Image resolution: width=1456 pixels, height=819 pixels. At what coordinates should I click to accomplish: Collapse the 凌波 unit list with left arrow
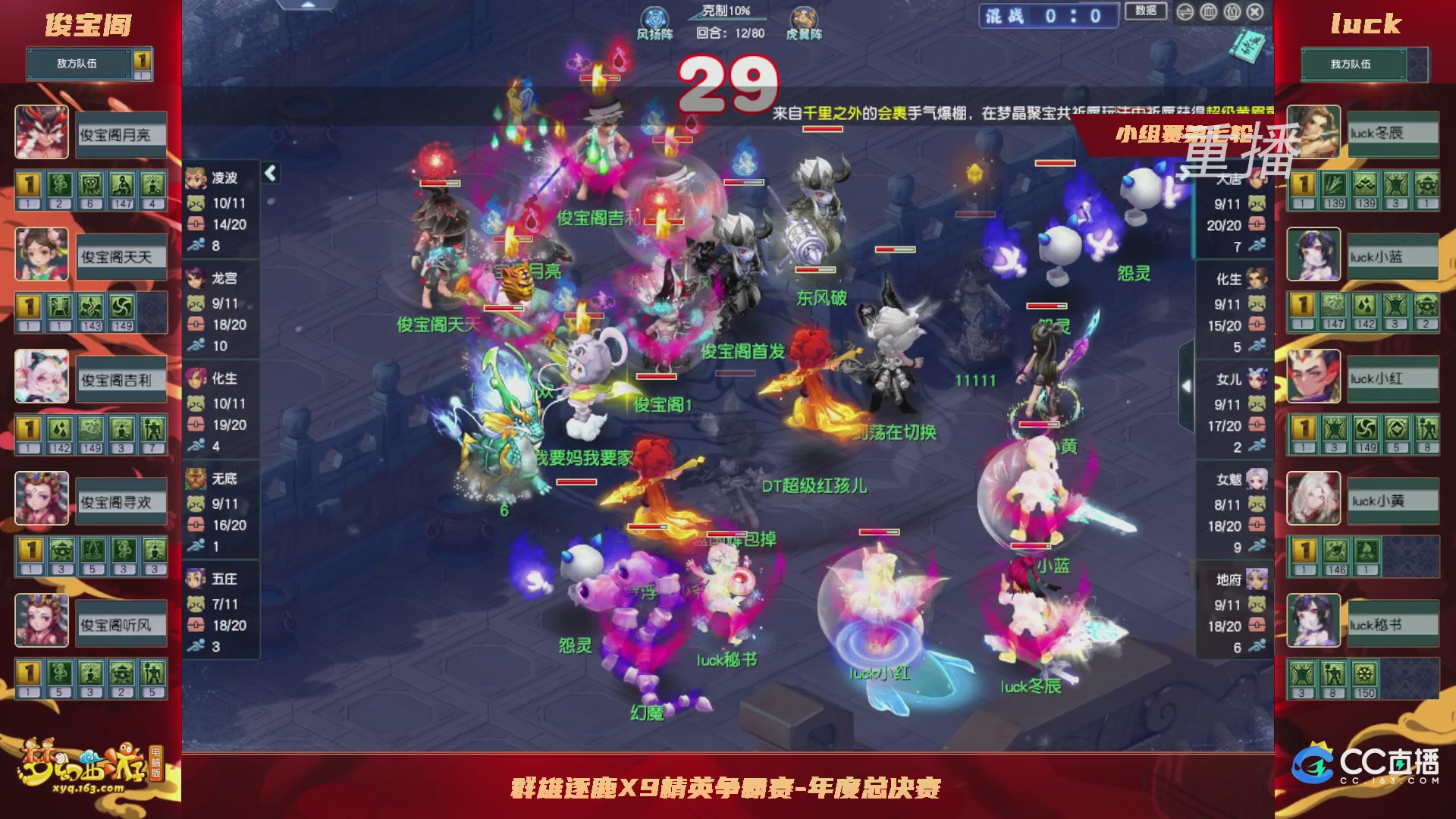[x=269, y=172]
